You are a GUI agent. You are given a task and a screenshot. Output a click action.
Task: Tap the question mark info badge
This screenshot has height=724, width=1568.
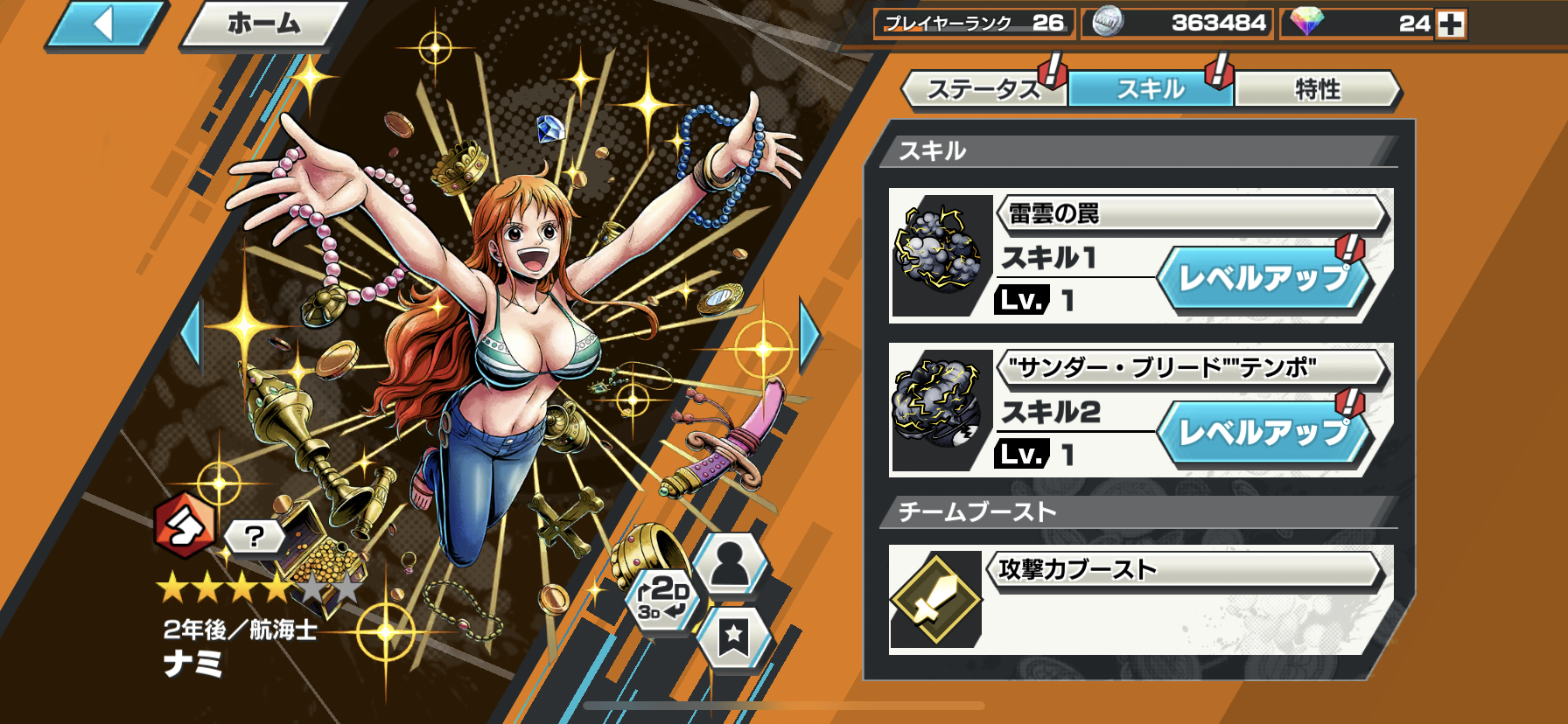[255, 536]
